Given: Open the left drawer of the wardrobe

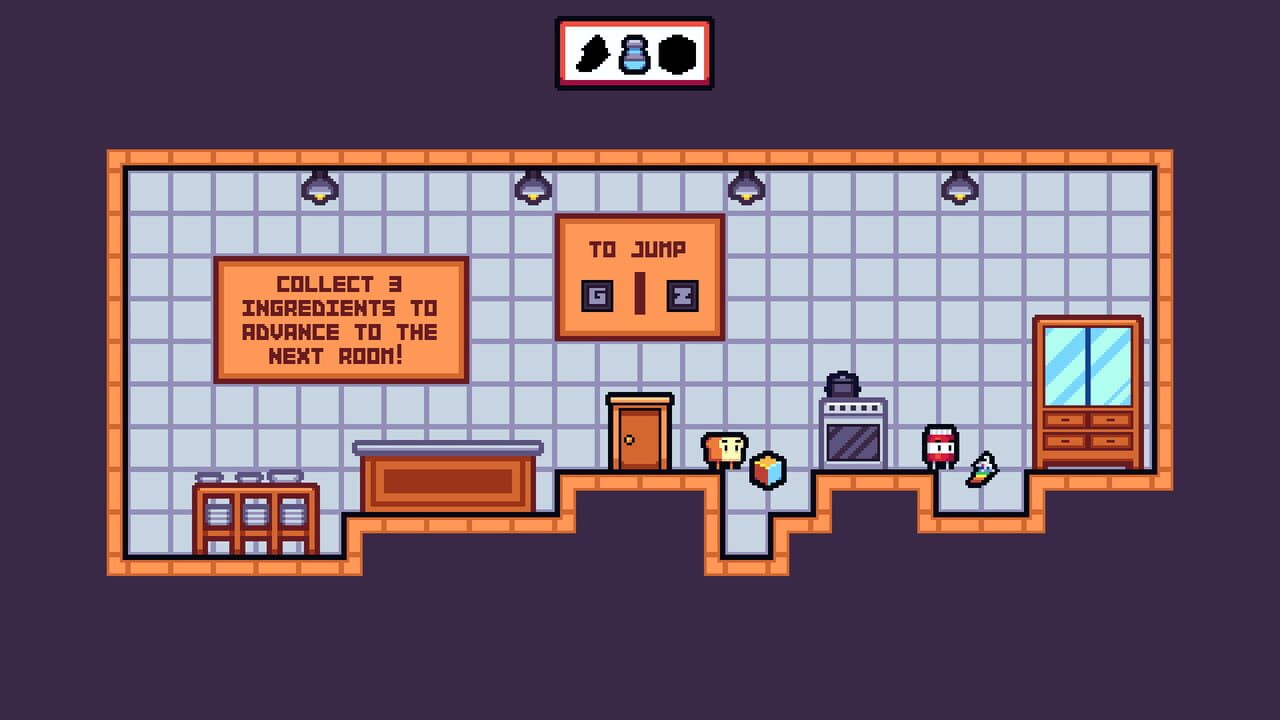Looking at the screenshot, I should pos(1065,420).
